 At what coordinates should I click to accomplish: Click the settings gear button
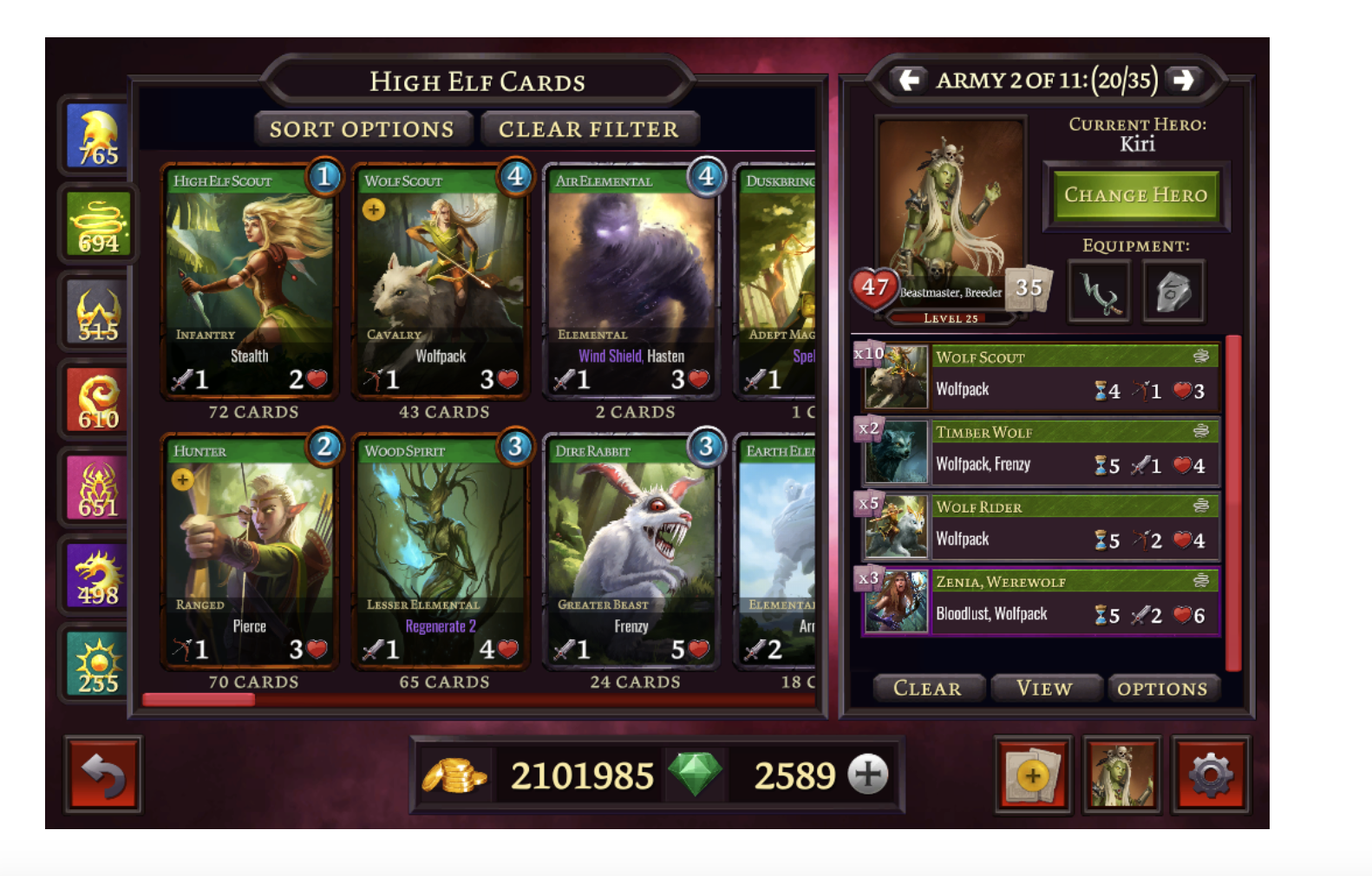(x=1213, y=775)
